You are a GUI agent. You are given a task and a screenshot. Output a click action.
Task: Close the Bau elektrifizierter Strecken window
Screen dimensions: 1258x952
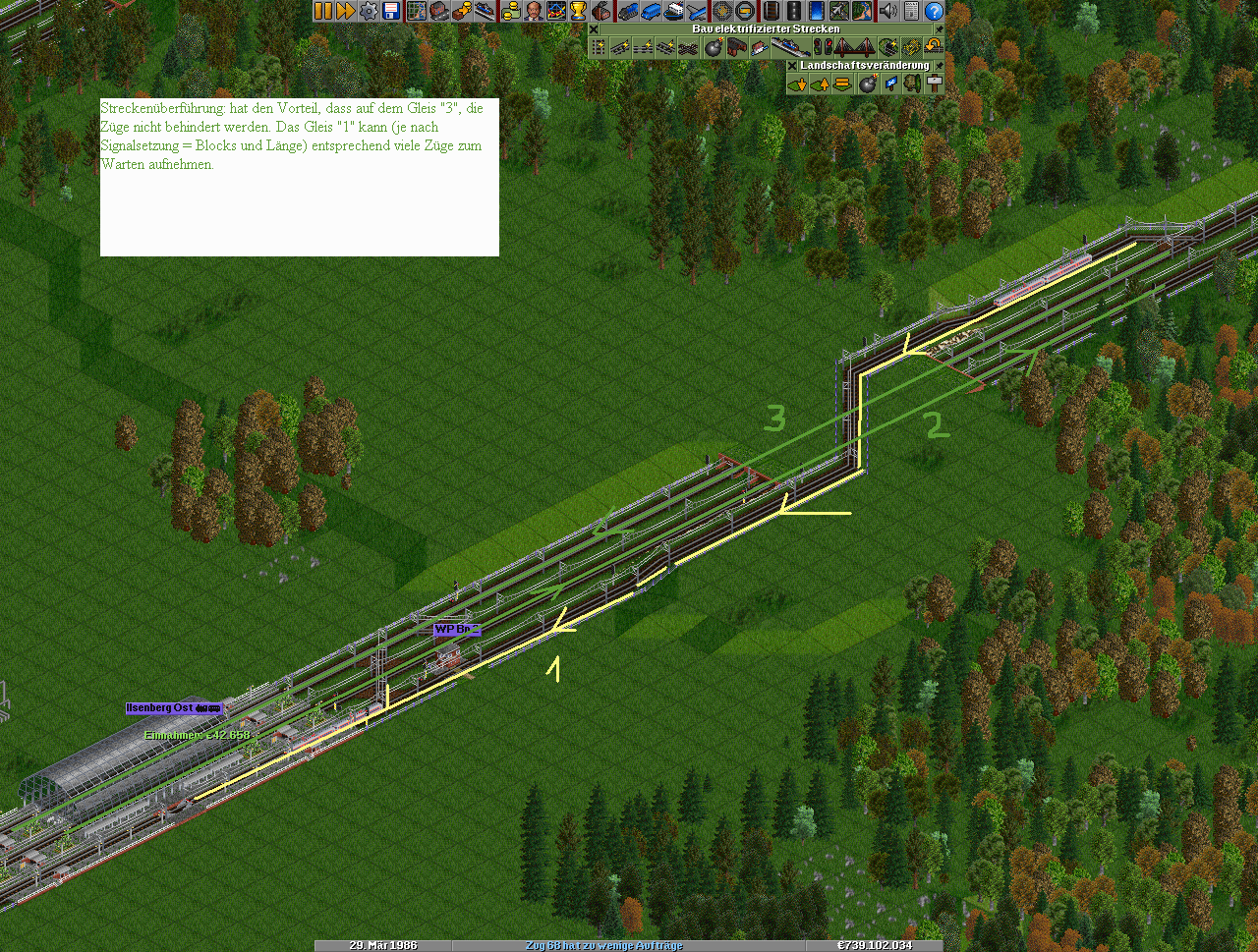(x=594, y=29)
